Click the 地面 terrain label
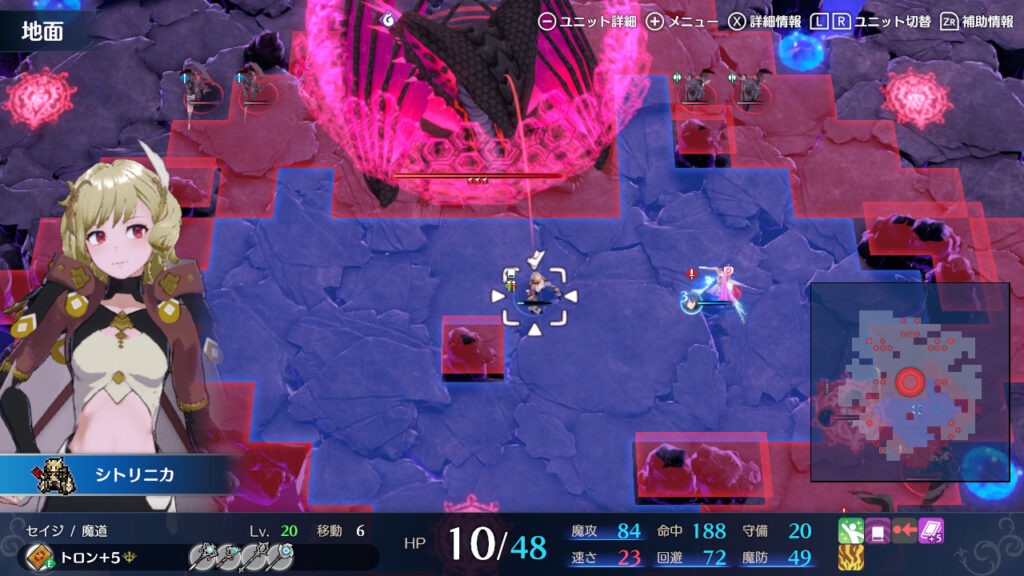The width and height of the screenshot is (1024, 576). tap(42, 30)
